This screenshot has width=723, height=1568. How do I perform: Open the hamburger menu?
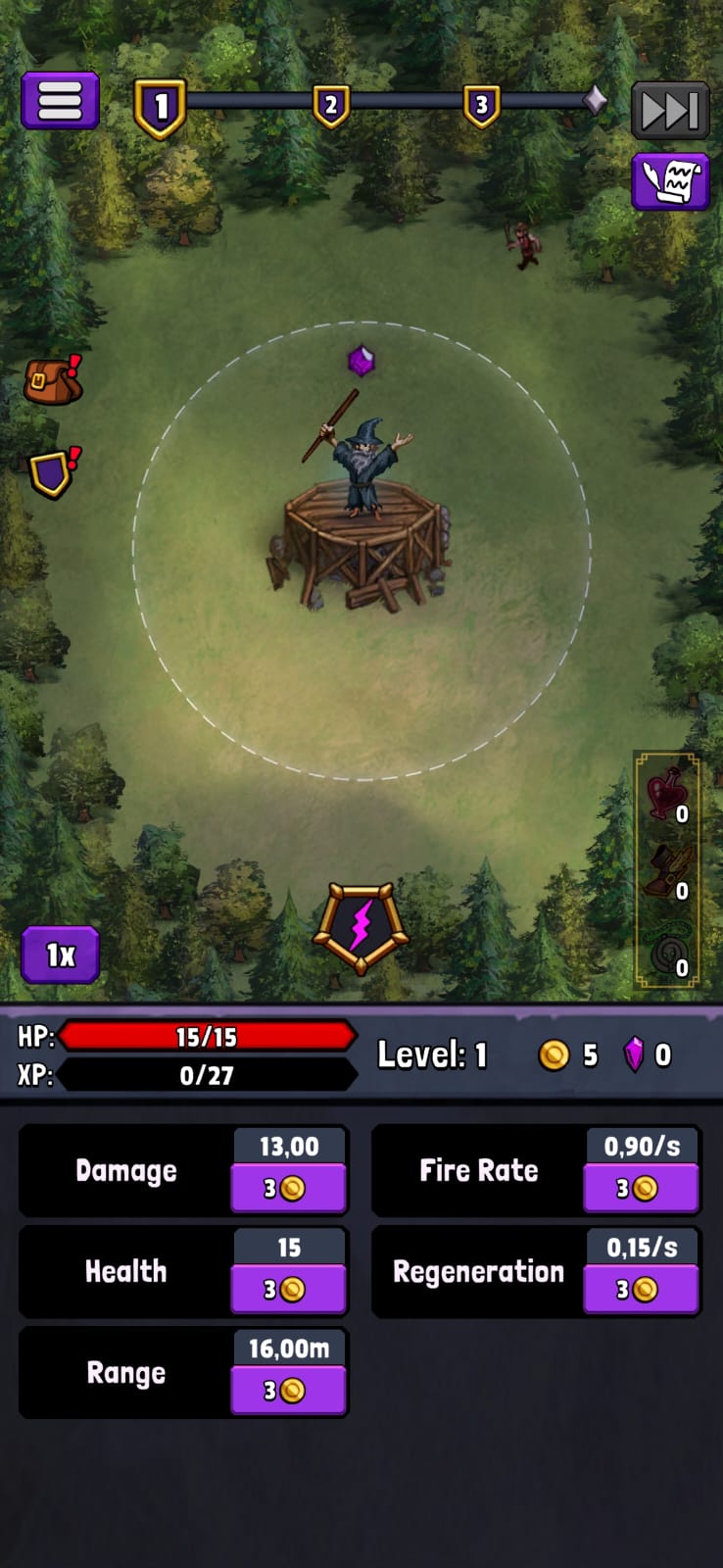pos(60,101)
